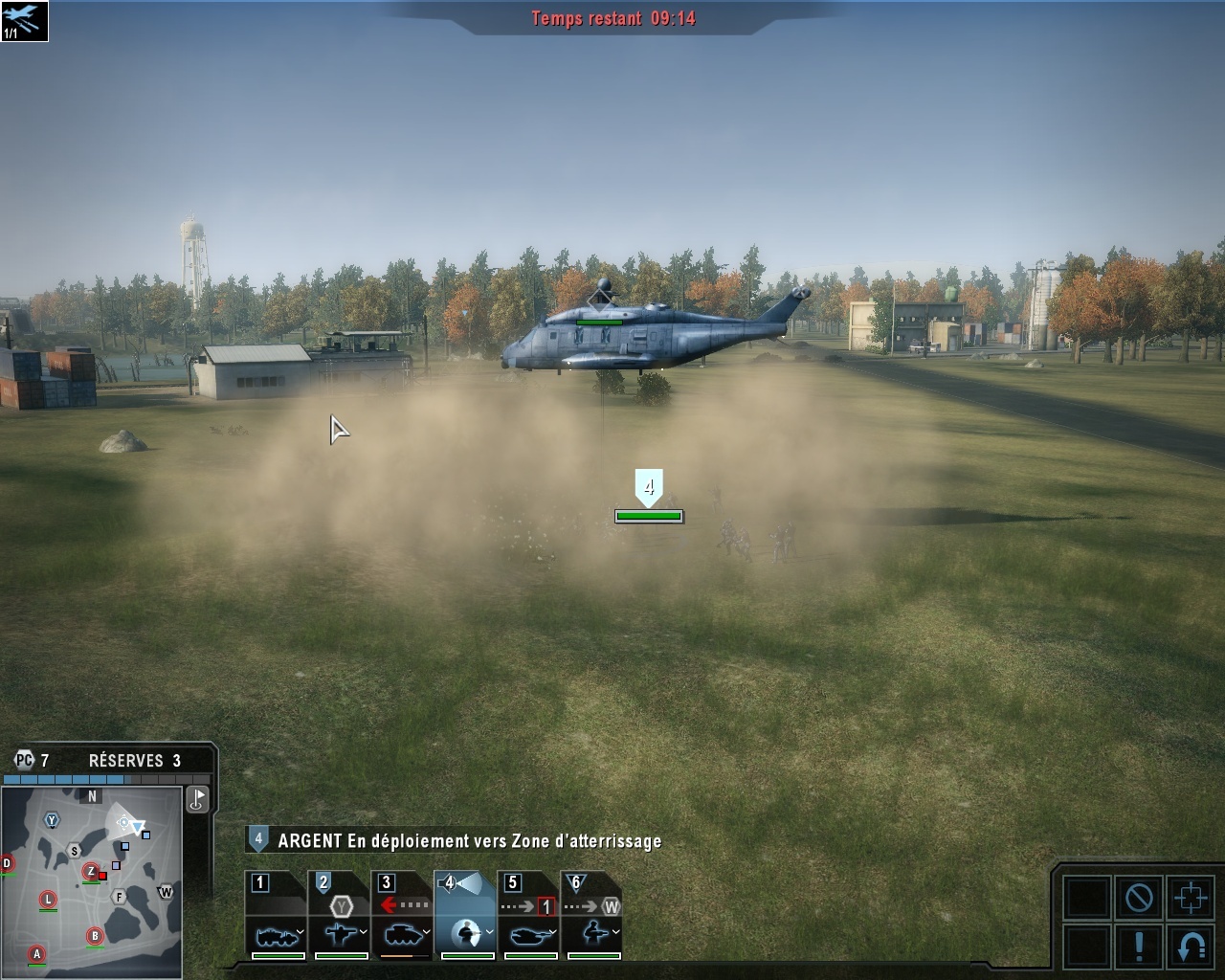Click the minimap
This screenshot has width=1225, height=980.
click(x=92, y=880)
